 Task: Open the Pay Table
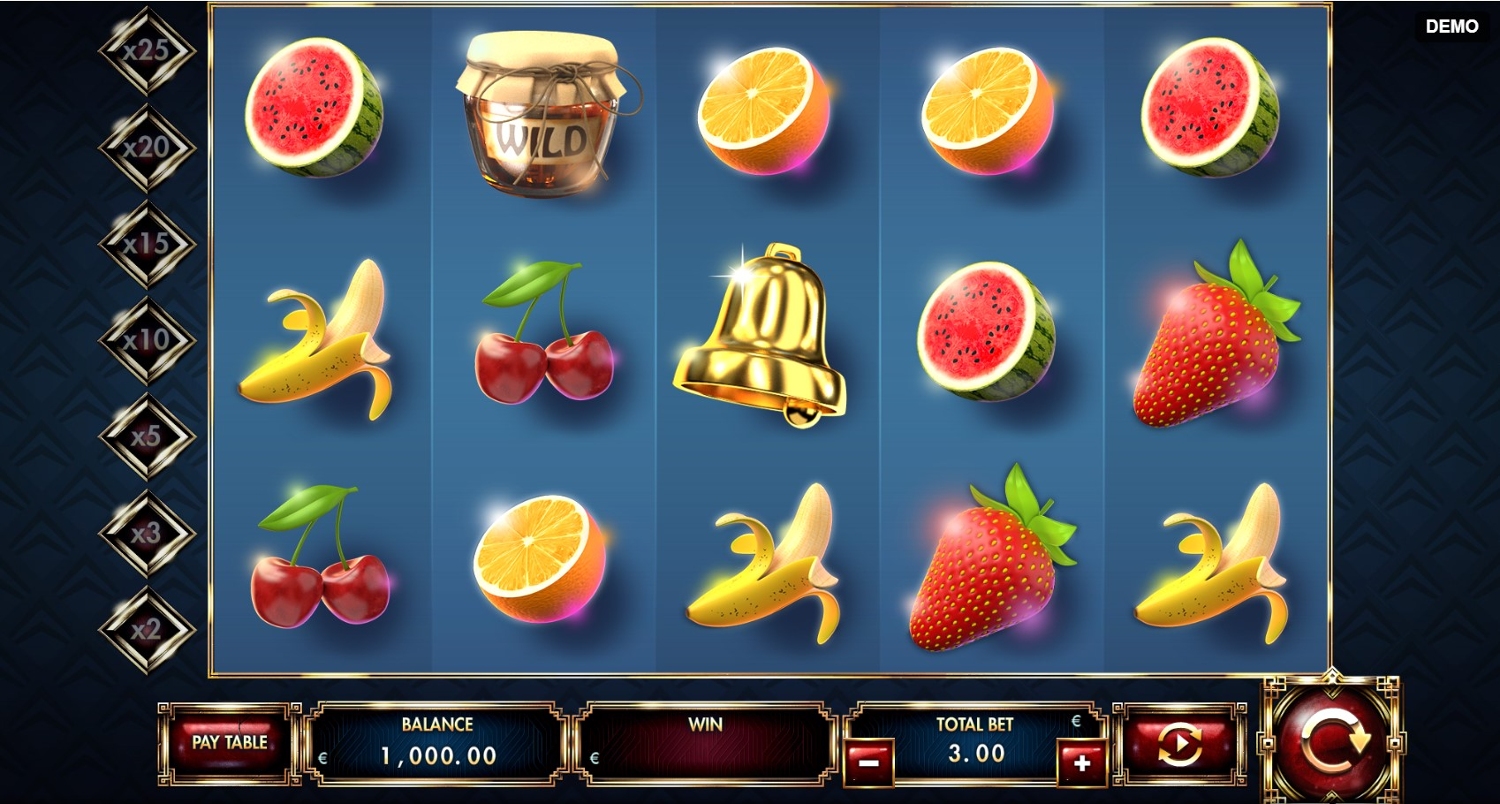(229, 743)
